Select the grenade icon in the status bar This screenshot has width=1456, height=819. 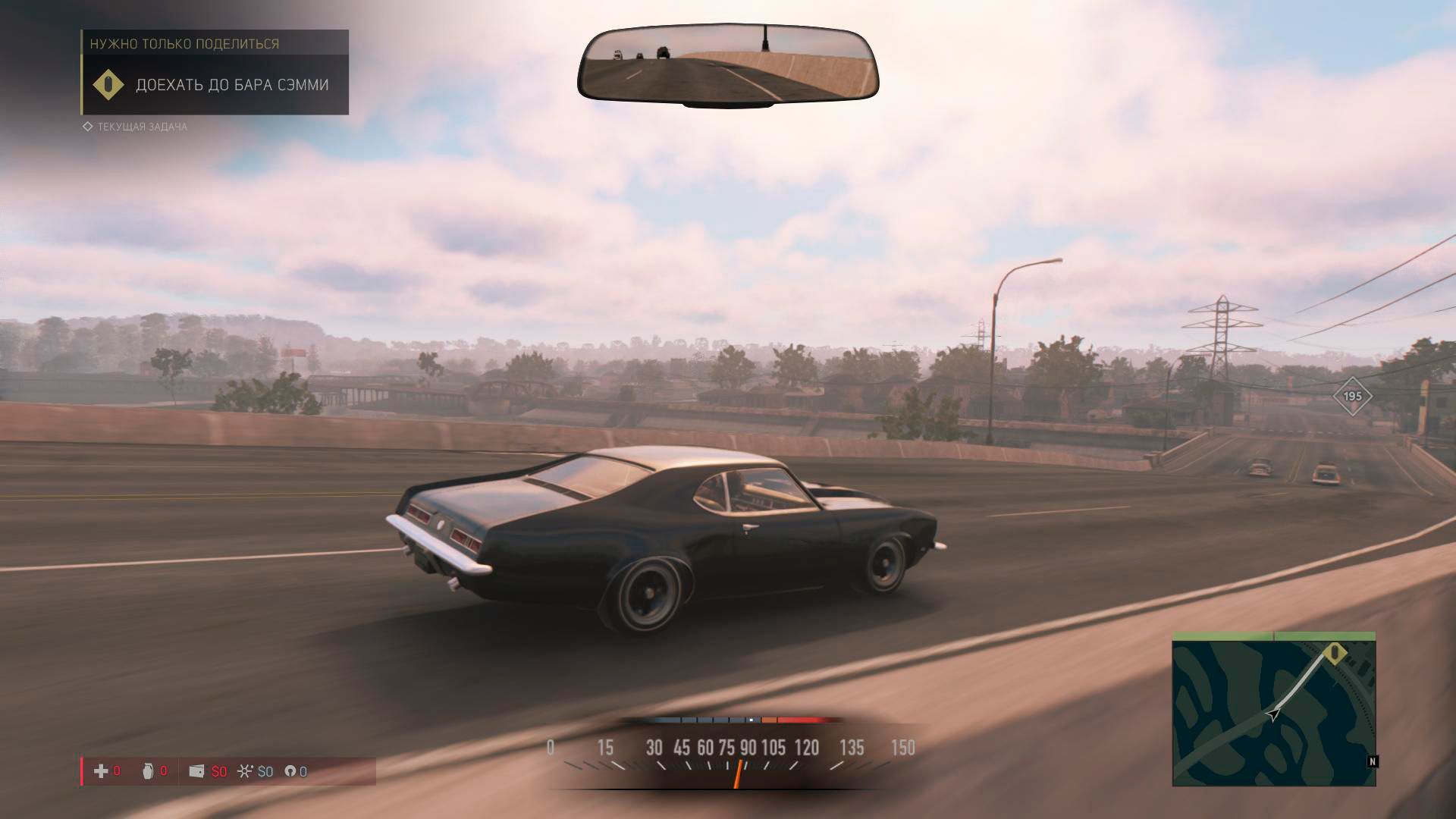148,771
